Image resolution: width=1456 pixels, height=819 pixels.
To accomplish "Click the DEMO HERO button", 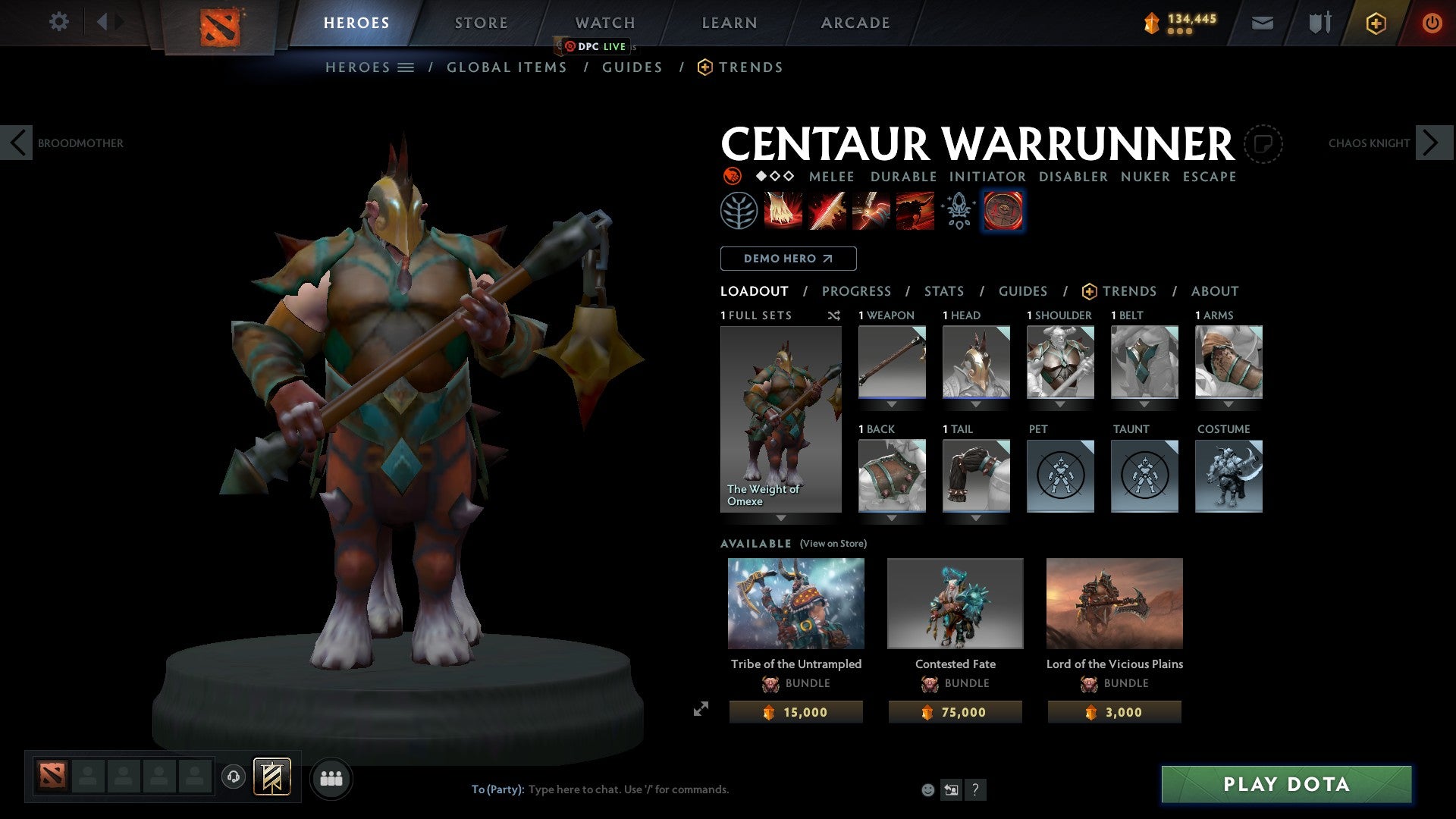I will click(787, 258).
